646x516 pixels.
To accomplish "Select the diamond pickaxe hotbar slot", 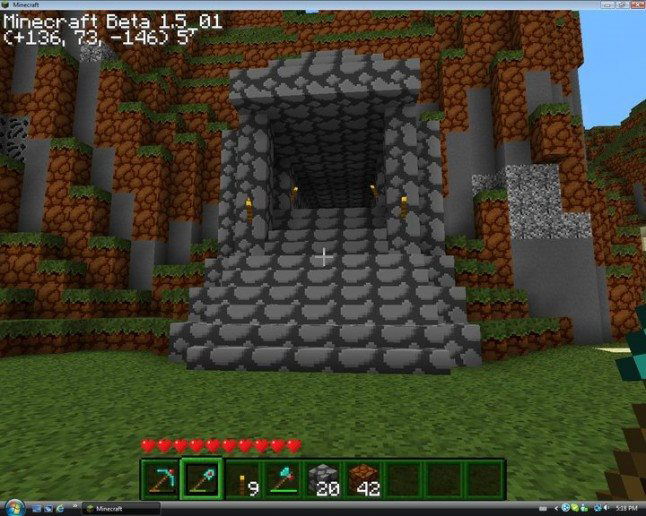I will click(x=159, y=480).
